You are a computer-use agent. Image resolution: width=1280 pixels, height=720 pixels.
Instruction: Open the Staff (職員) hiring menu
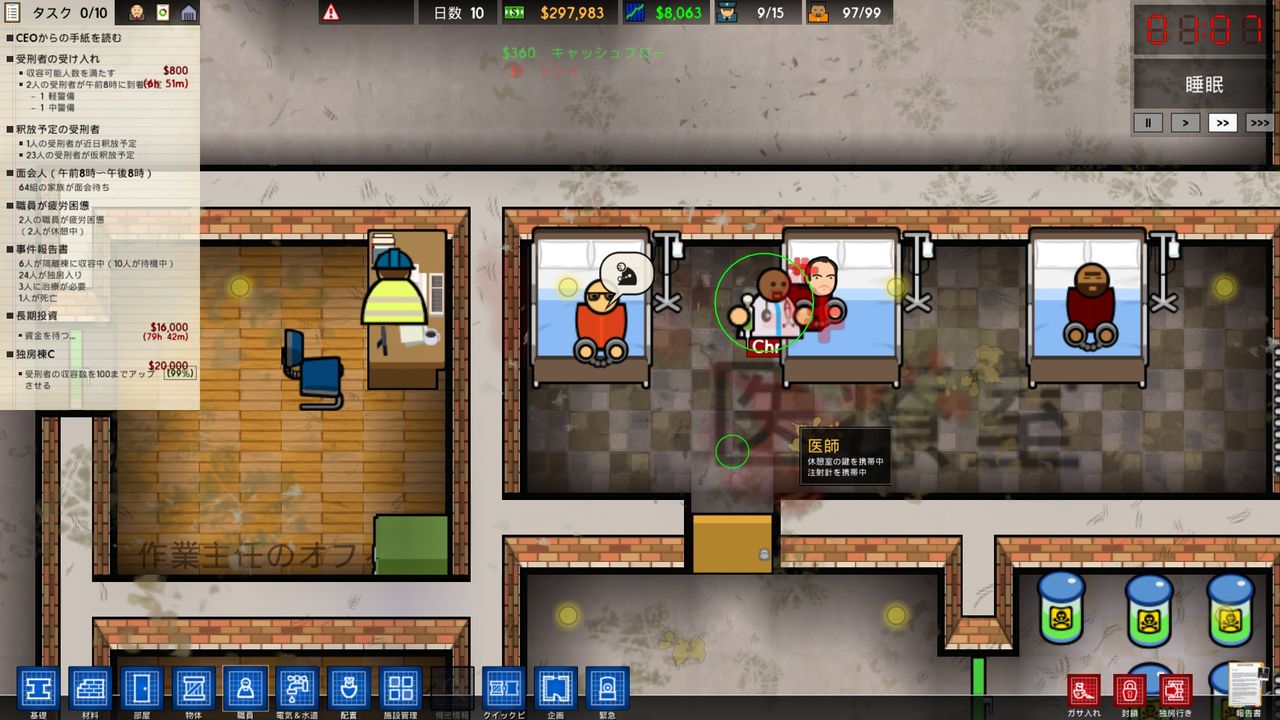pyautogui.click(x=244, y=688)
